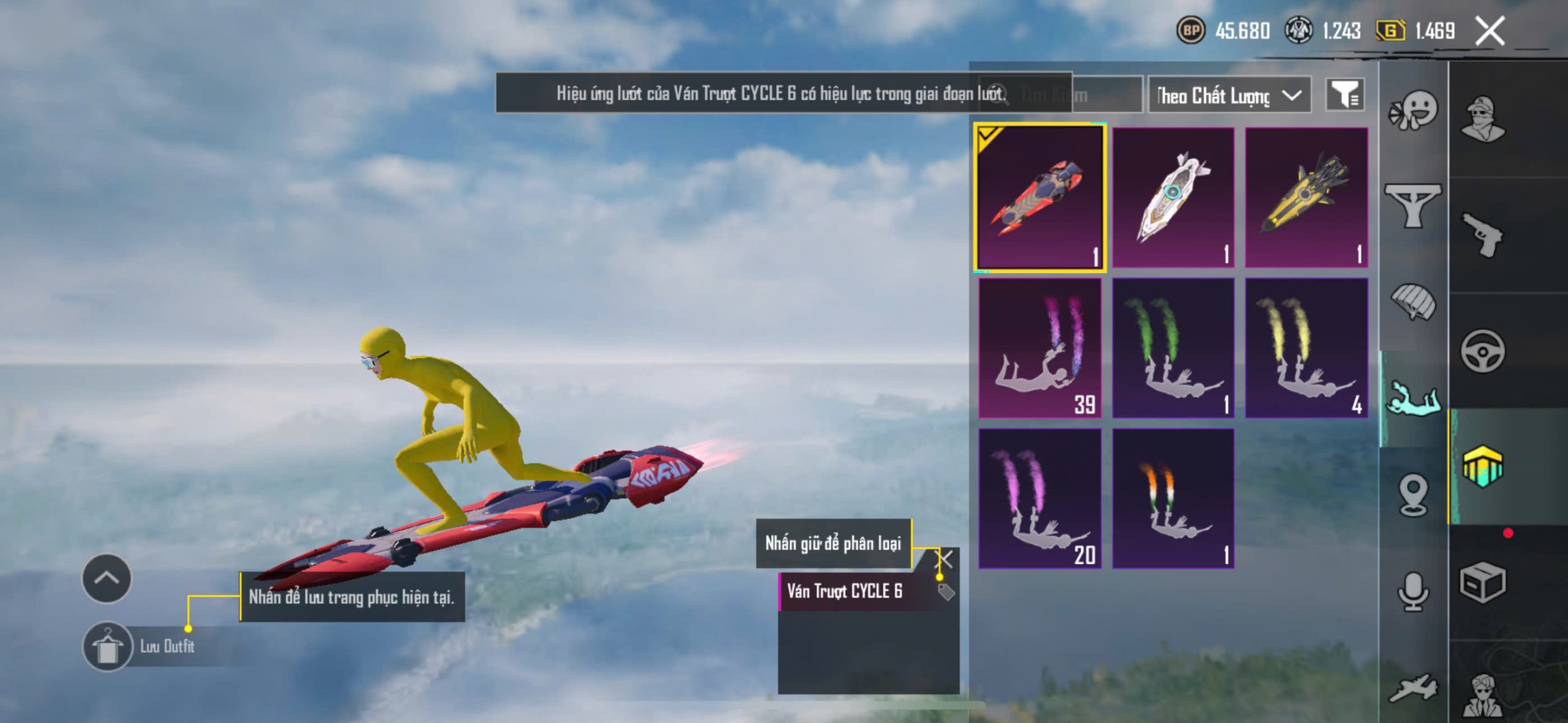Open the filter funnel options
The image size is (1568, 723).
tap(1344, 95)
